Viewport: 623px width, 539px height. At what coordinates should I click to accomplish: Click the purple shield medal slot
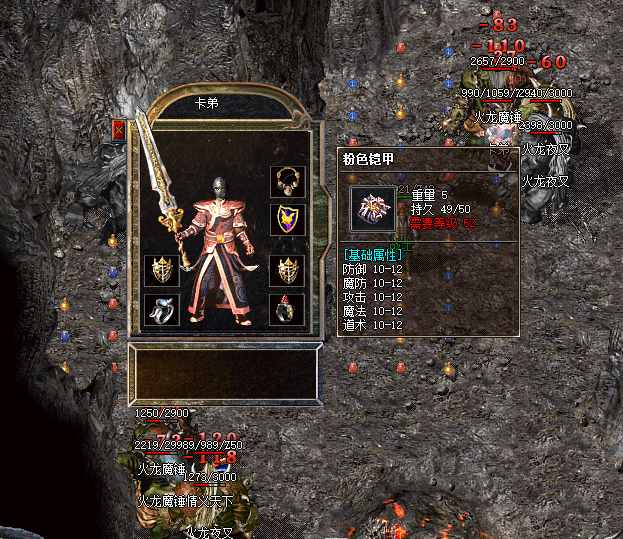(x=287, y=219)
